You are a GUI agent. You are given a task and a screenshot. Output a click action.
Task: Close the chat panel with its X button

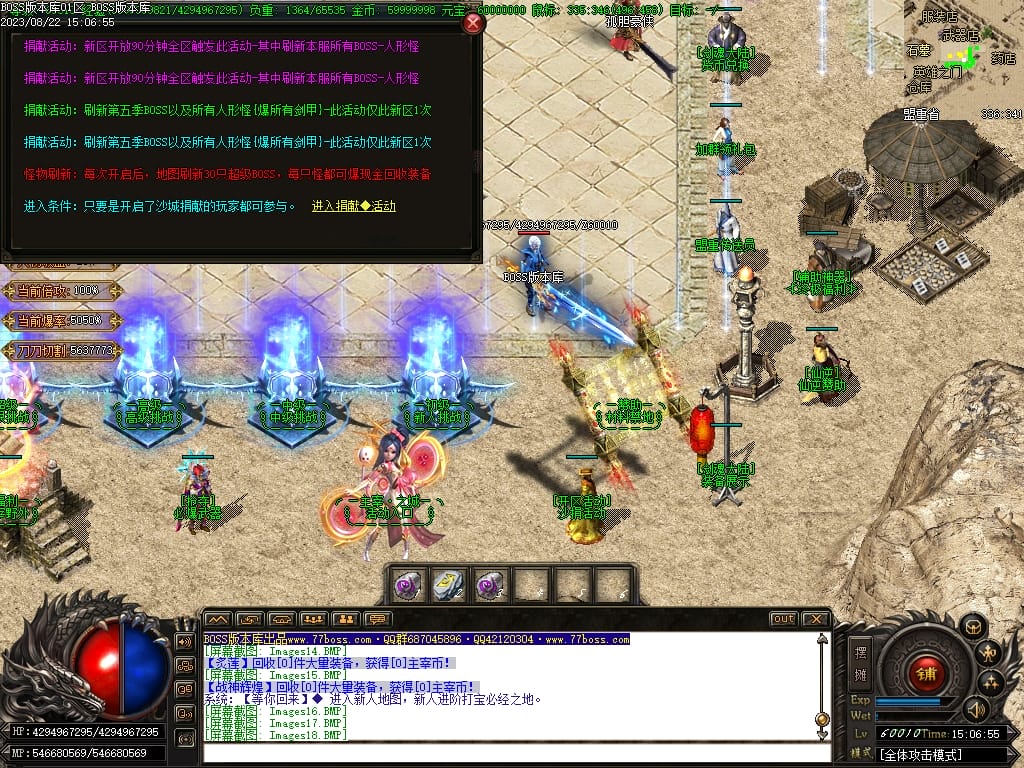[x=816, y=619]
